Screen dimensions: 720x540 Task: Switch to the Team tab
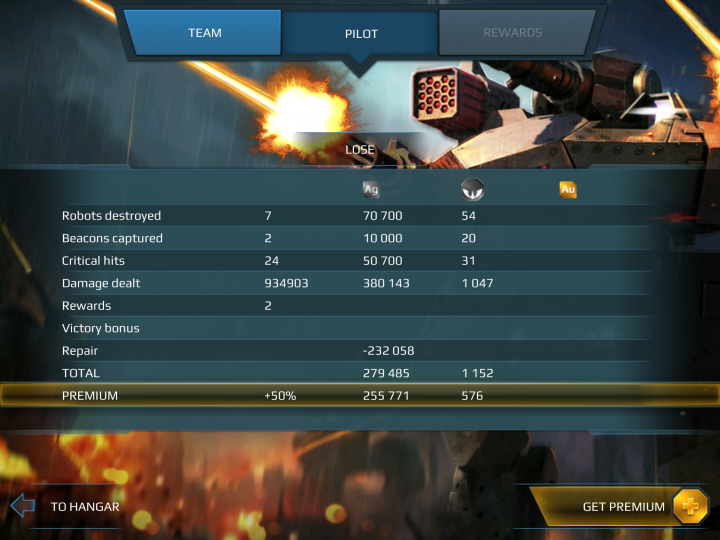pos(205,33)
